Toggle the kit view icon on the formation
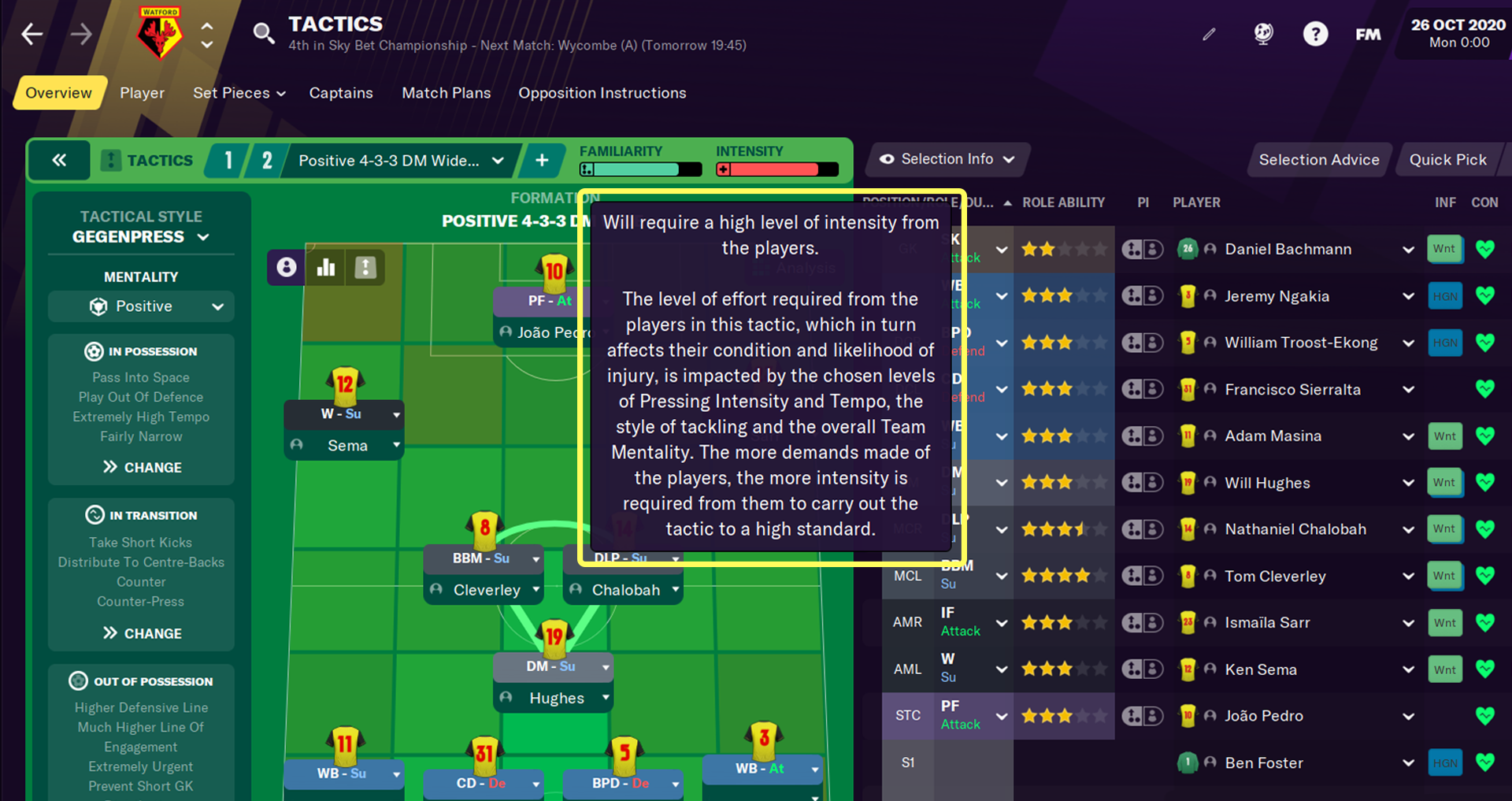This screenshot has width=1512, height=801. (x=365, y=267)
